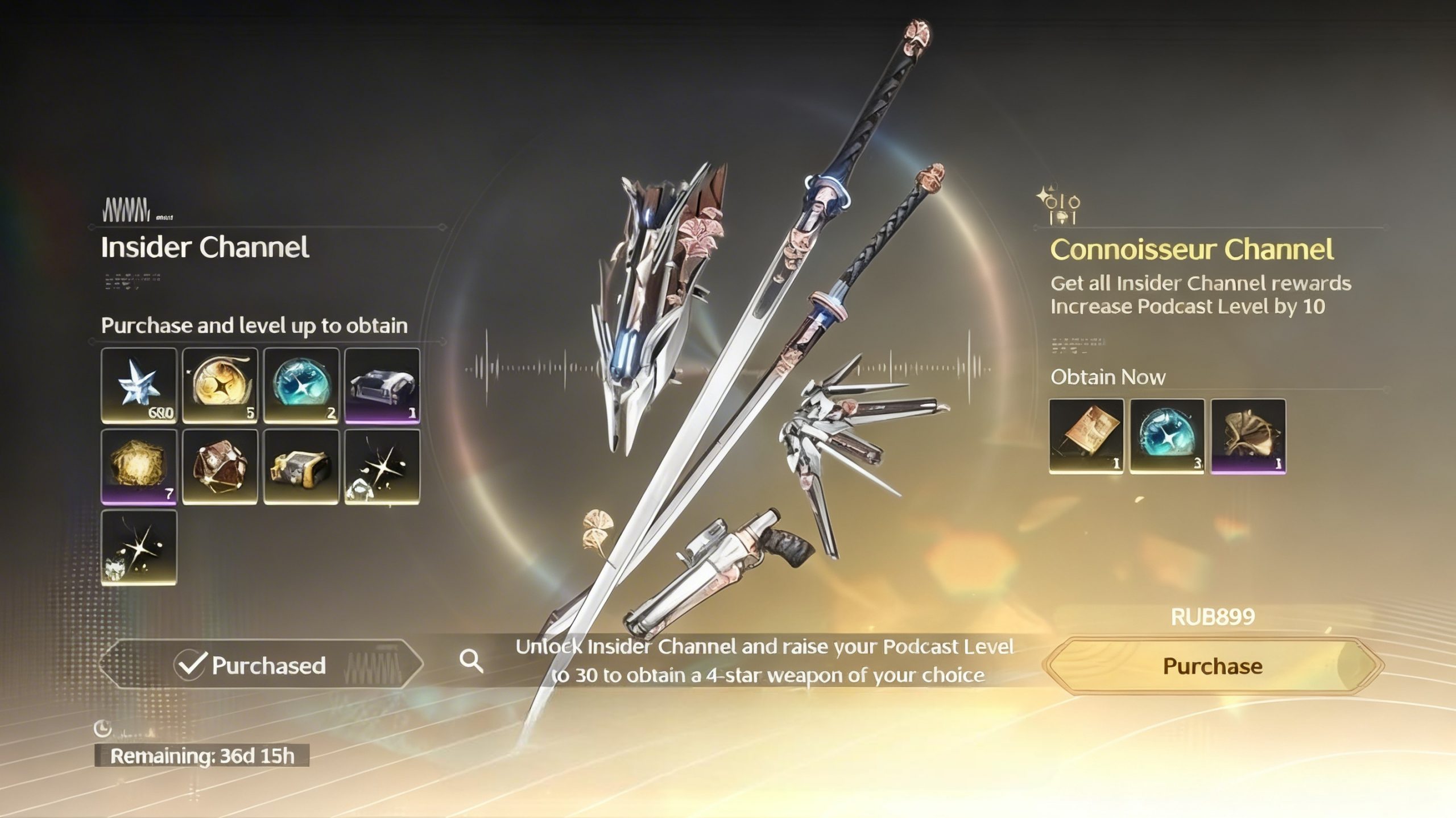1456x818 pixels.
Task: Check the glowing gold nugget reward slot
Action: (139, 467)
